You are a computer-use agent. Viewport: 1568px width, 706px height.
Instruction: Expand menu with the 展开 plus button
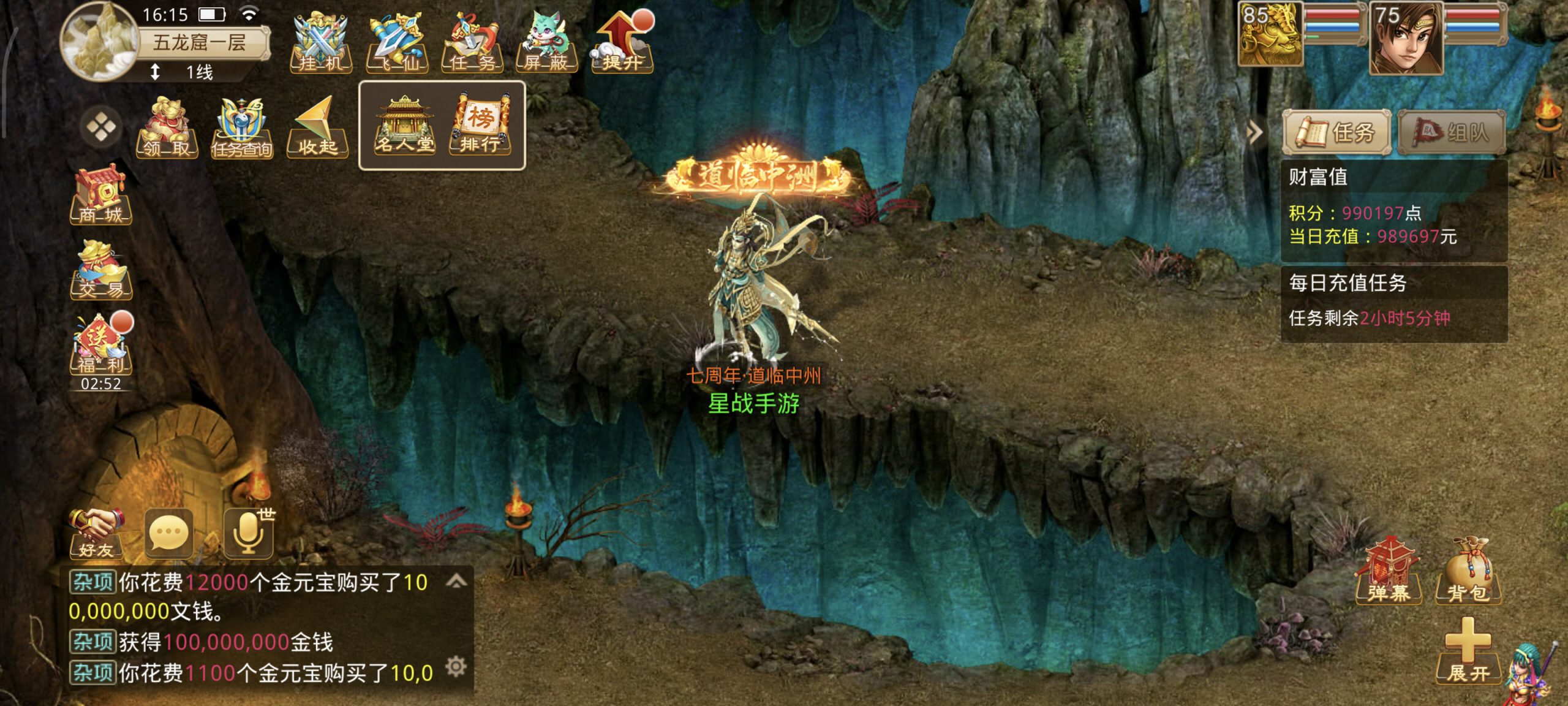click(x=1468, y=651)
